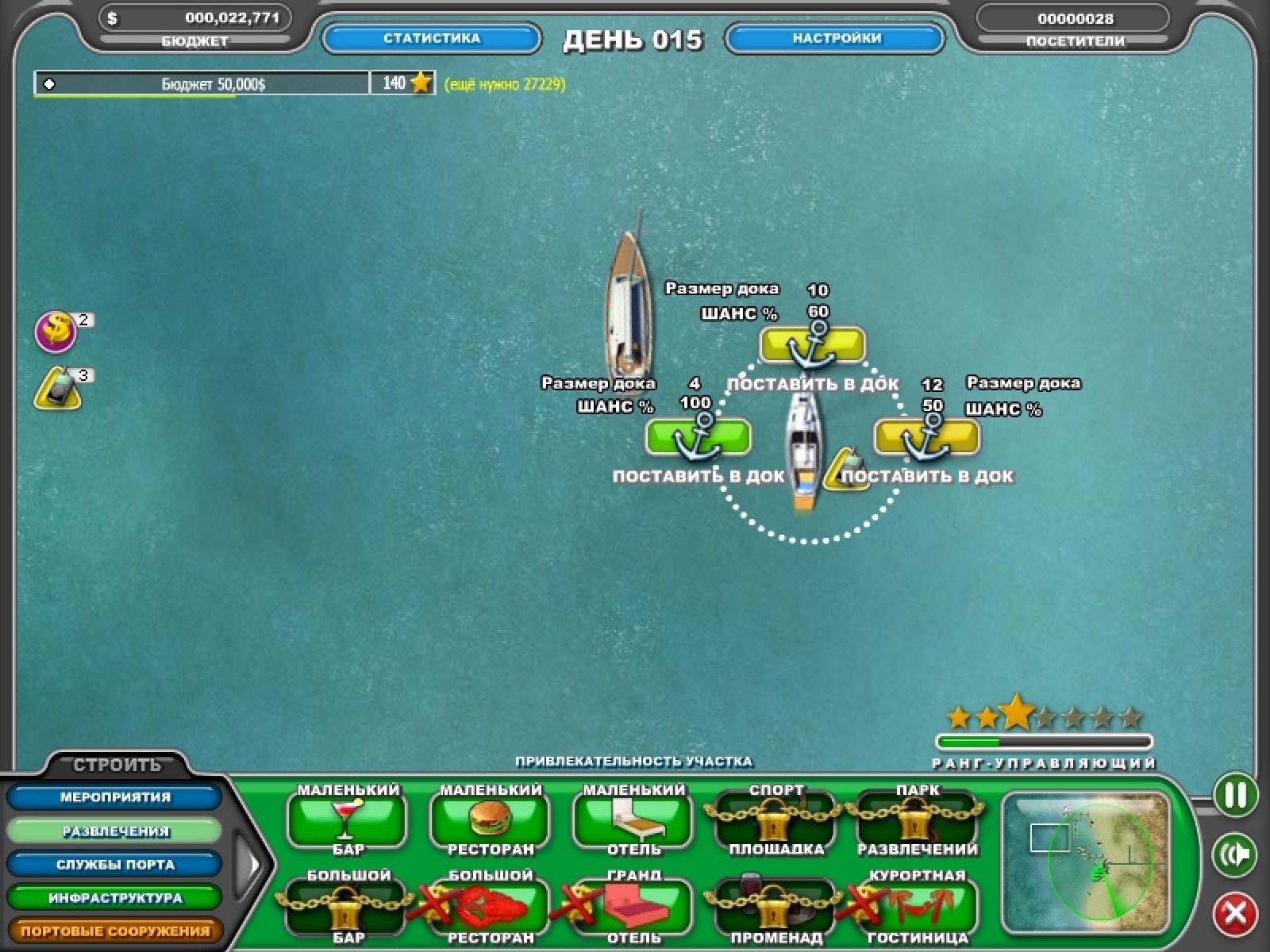Open the Настройки menu
1270x952 pixels.
[836, 38]
